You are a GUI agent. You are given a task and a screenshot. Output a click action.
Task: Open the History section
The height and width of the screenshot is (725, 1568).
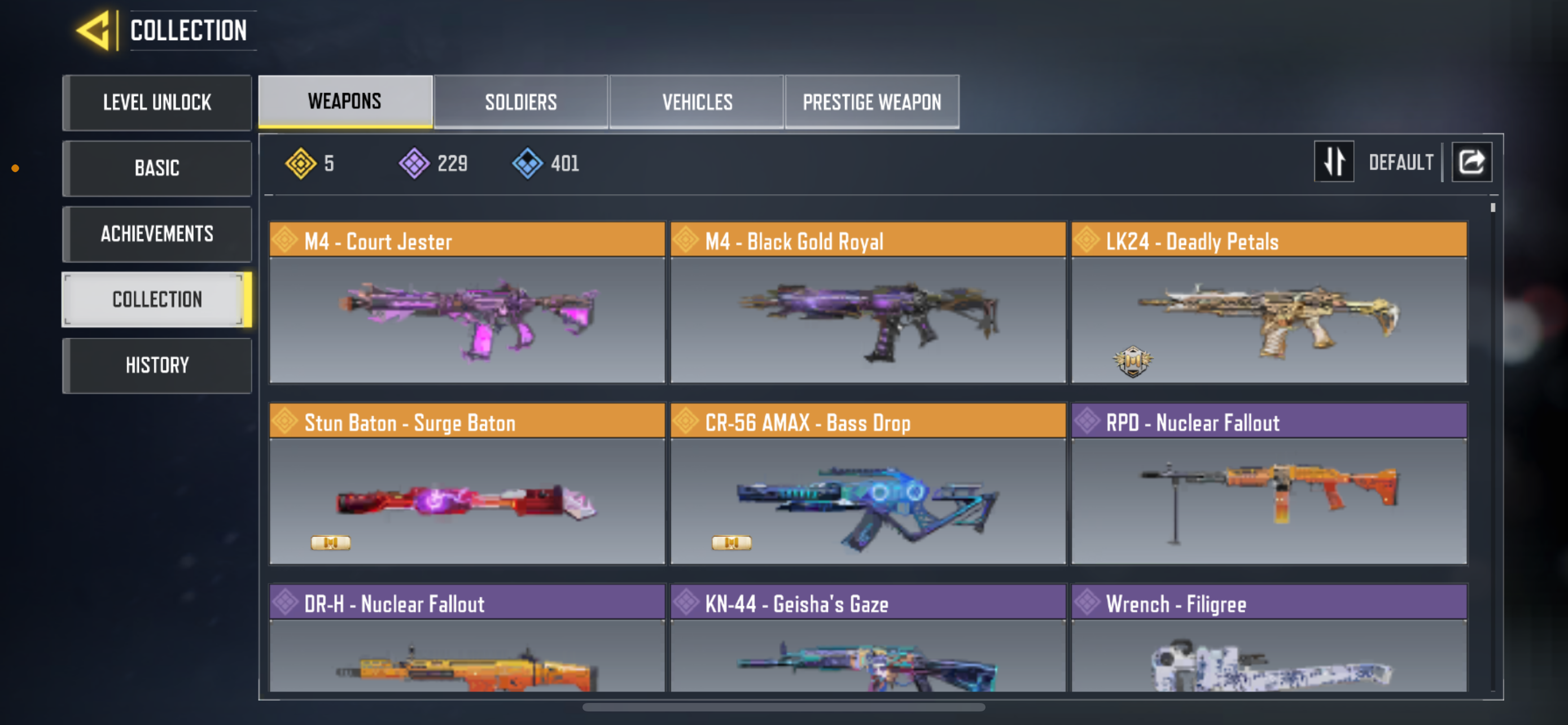(156, 365)
